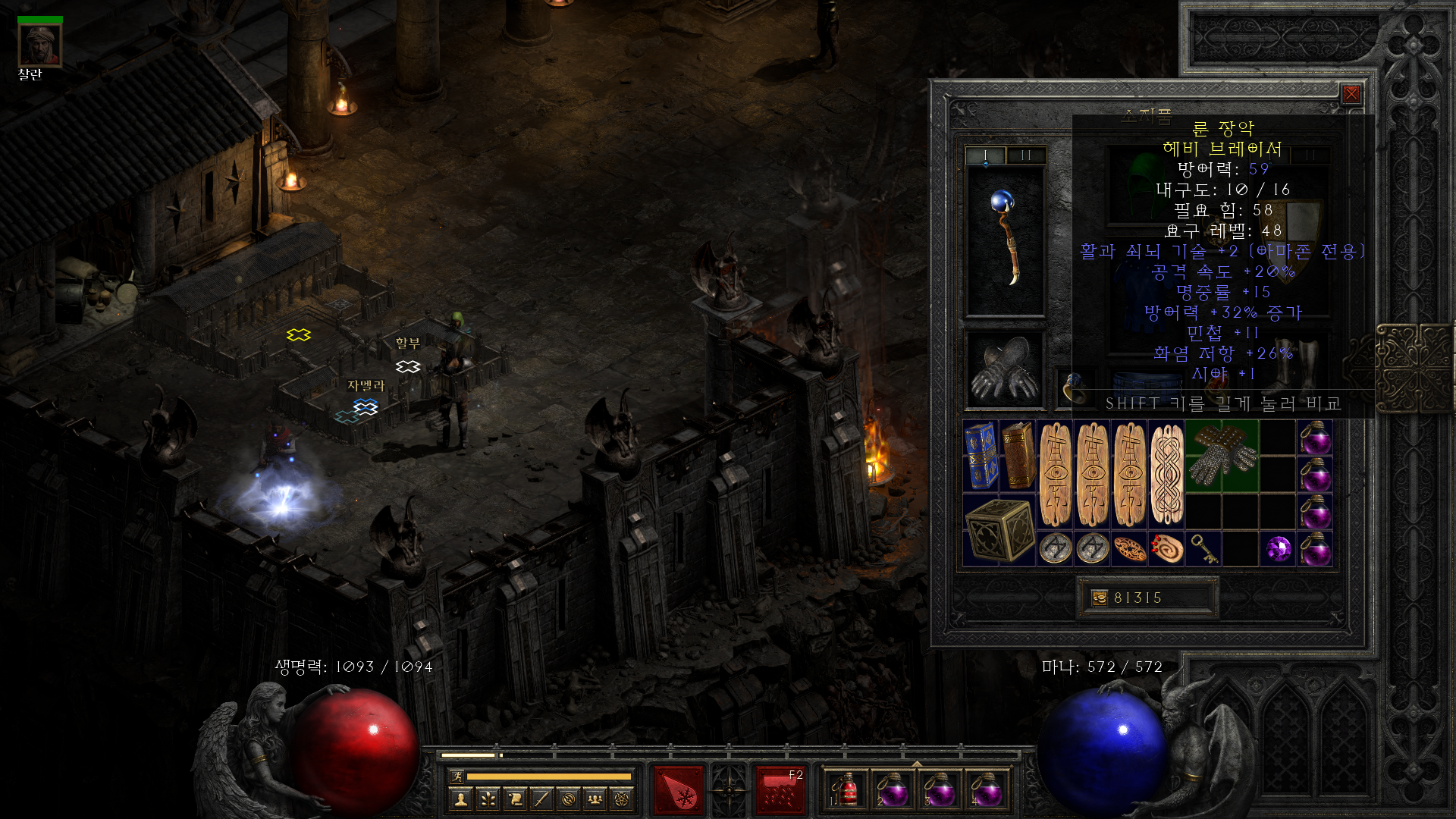This screenshot has width=1456, height=819.
Task: Click the gold amount button
Action: coord(1100,598)
